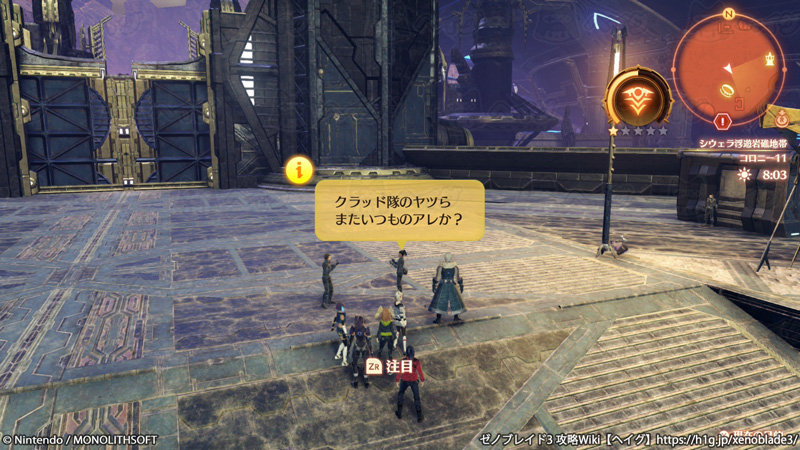Click the tower marker on the minimap
The image size is (800, 450).
point(768,60)
